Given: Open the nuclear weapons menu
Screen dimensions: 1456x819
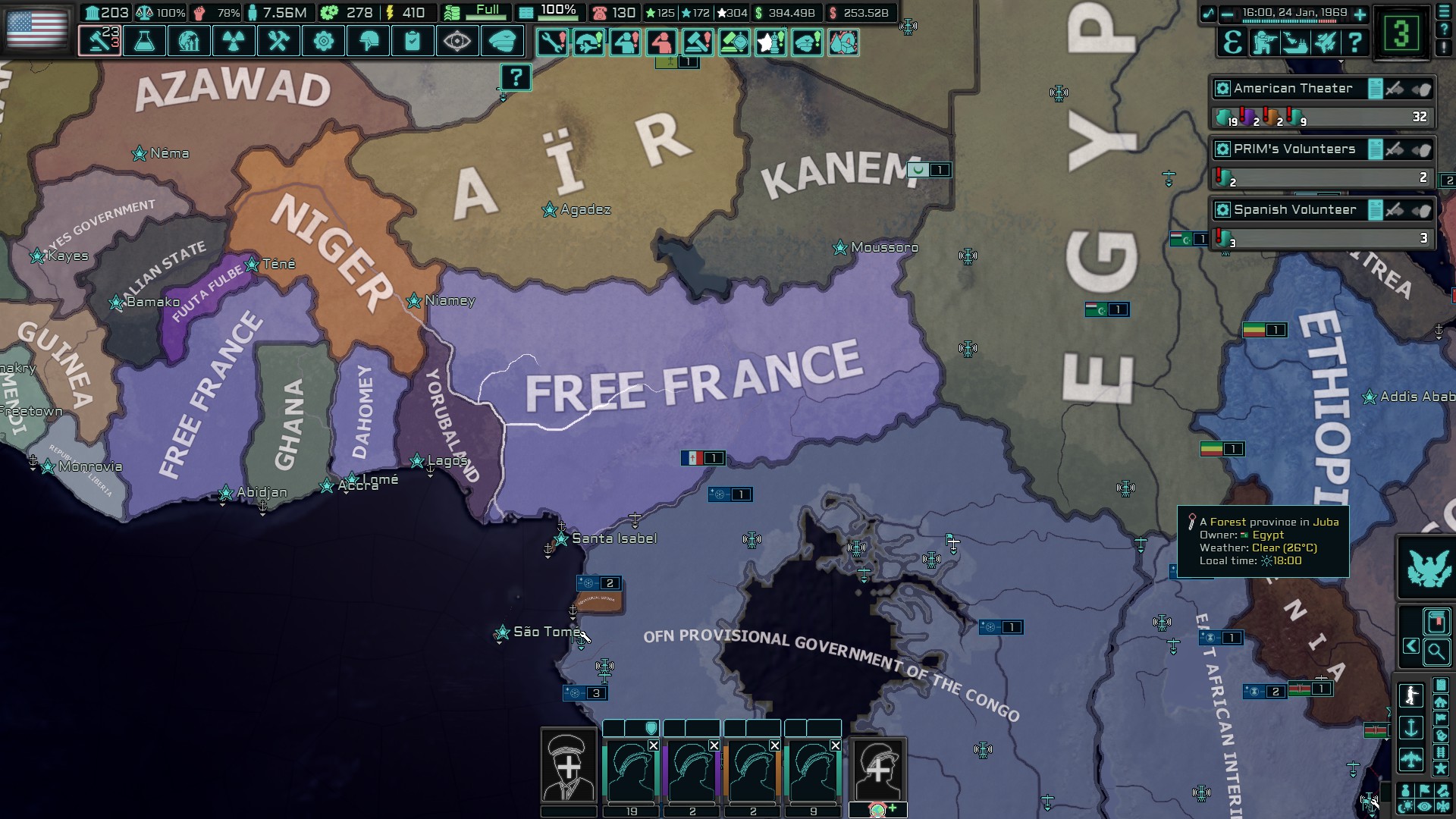Looking at the screenshot, I should 234,42.
